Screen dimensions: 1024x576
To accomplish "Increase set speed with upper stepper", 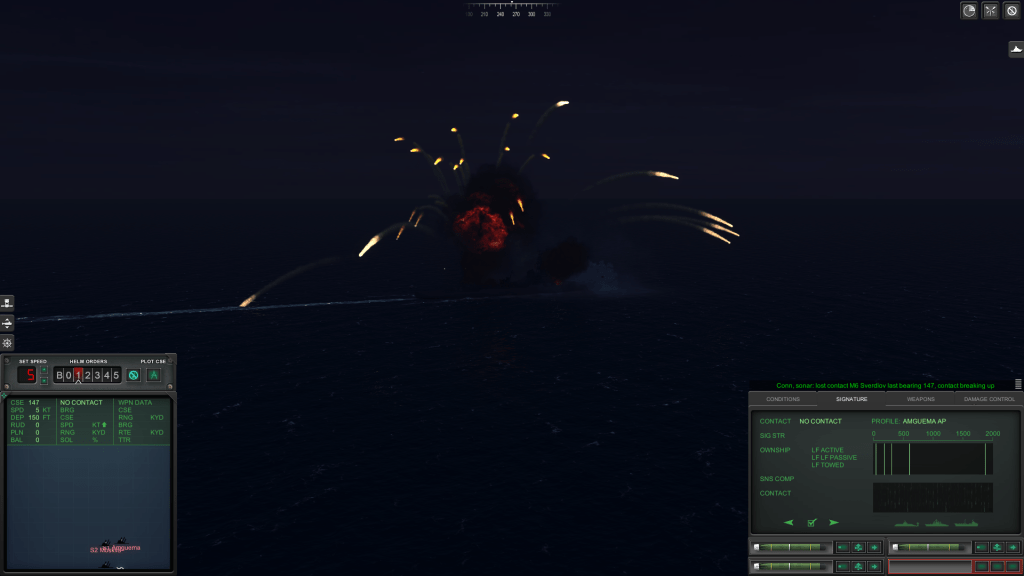I will (44, 370).
